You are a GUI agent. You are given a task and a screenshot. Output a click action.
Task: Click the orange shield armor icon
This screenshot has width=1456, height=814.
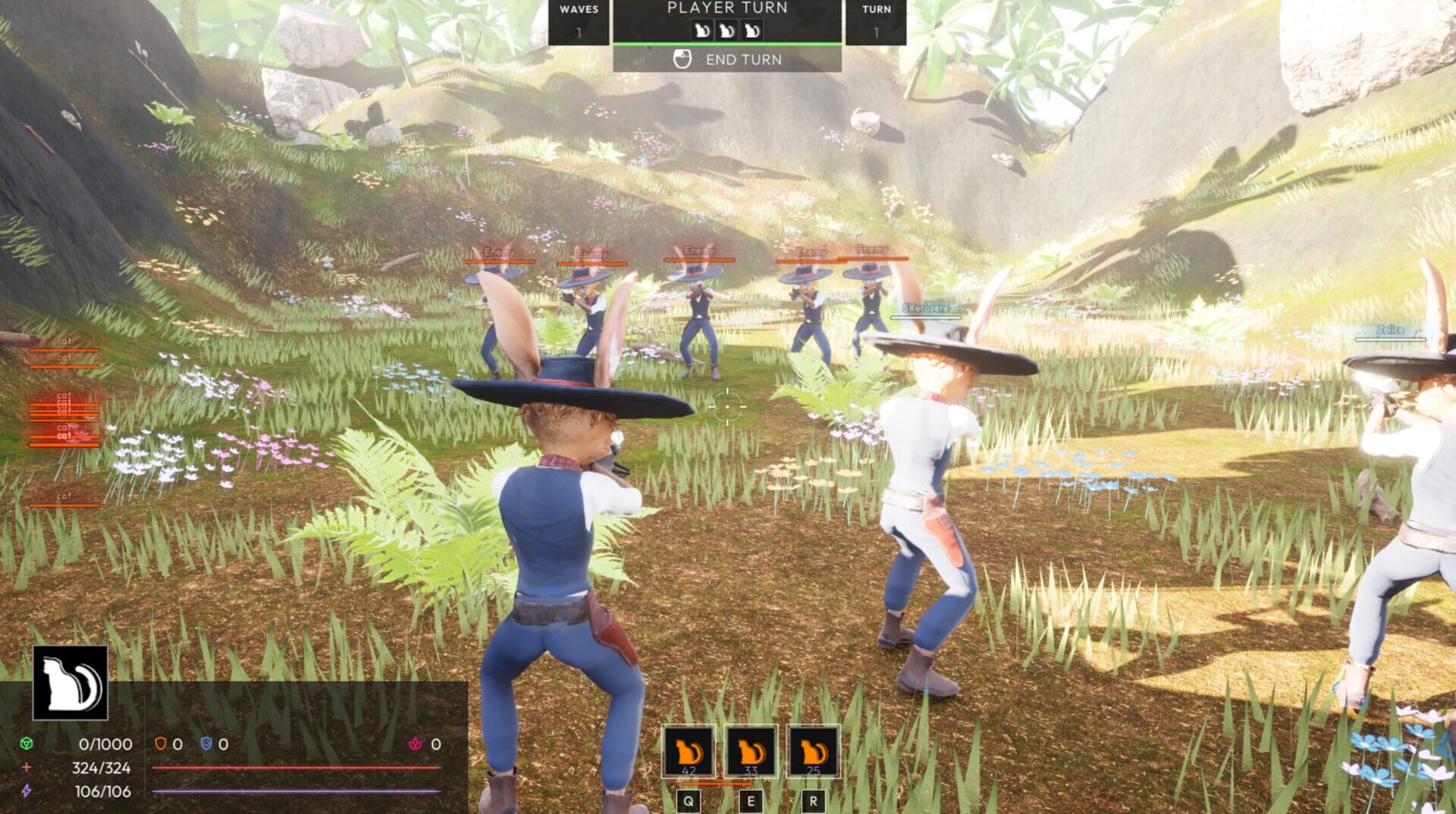[162, 744]
